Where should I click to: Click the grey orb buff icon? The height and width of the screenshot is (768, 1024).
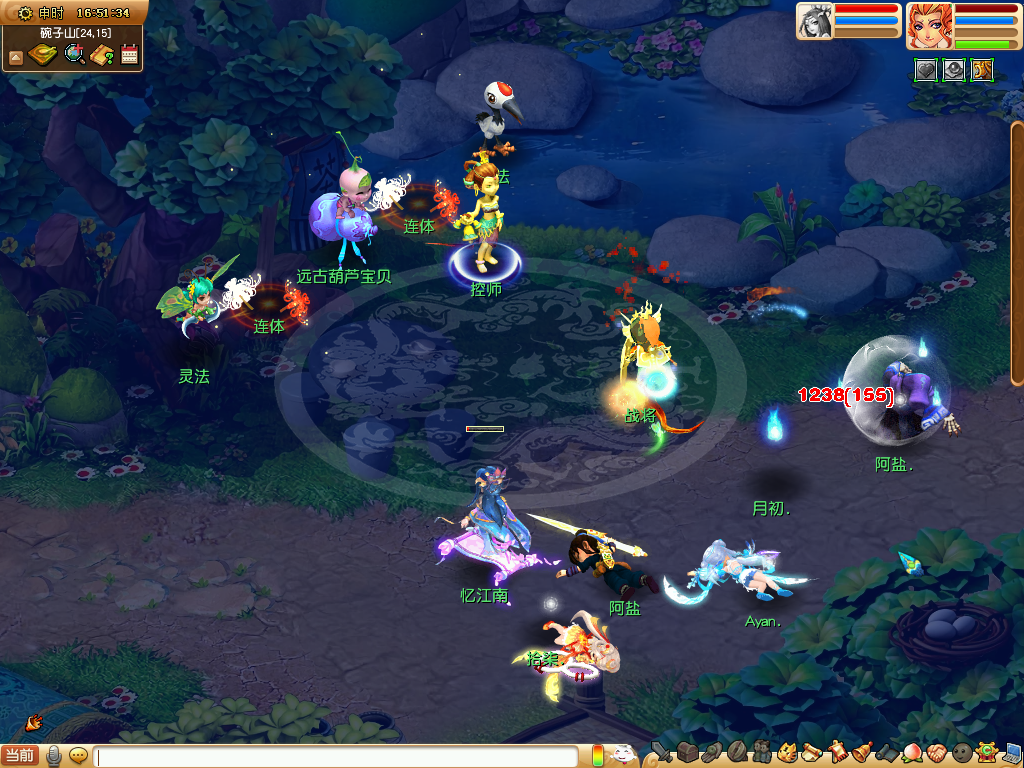pyautogui.click(x=954, y=69)
